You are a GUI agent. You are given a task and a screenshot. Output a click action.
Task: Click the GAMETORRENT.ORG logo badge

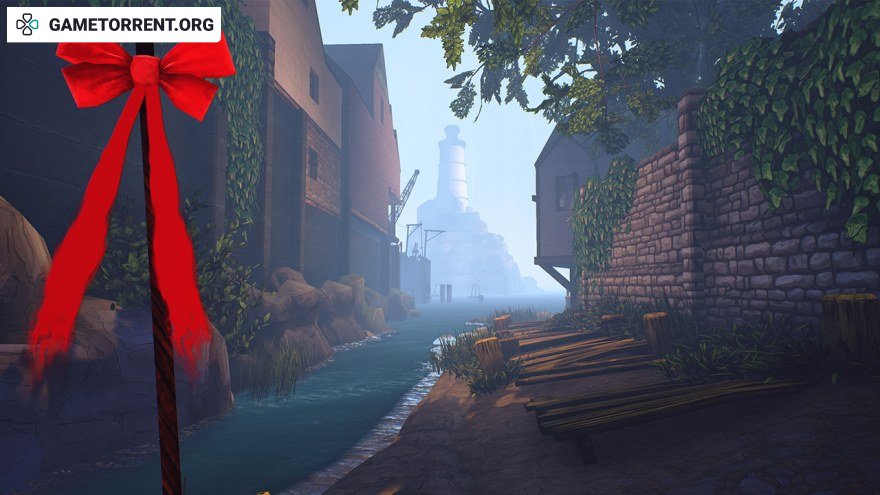(114, 24)
